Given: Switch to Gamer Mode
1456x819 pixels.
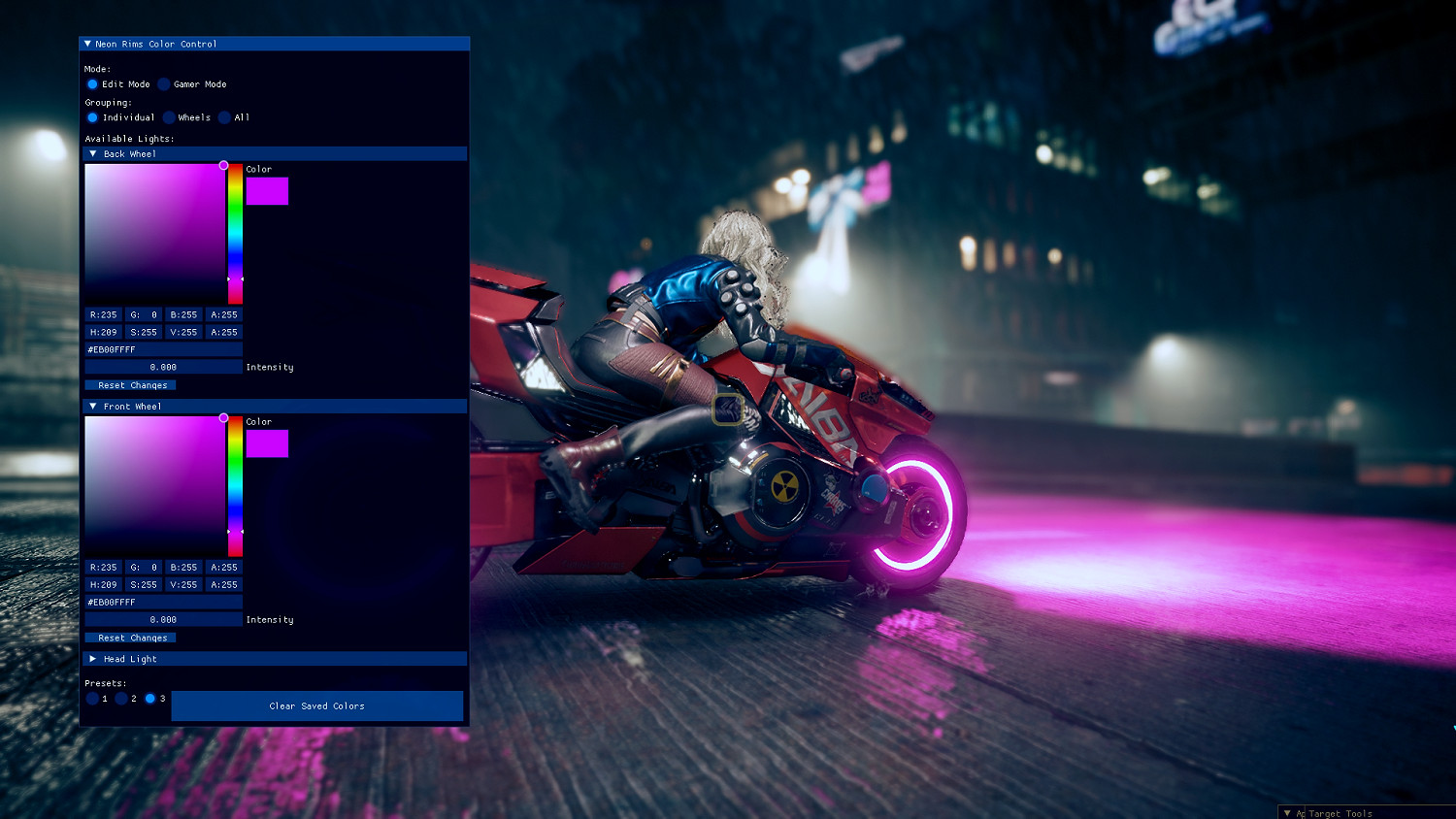Looking at the screenshot, I should (x=166, y=84).
